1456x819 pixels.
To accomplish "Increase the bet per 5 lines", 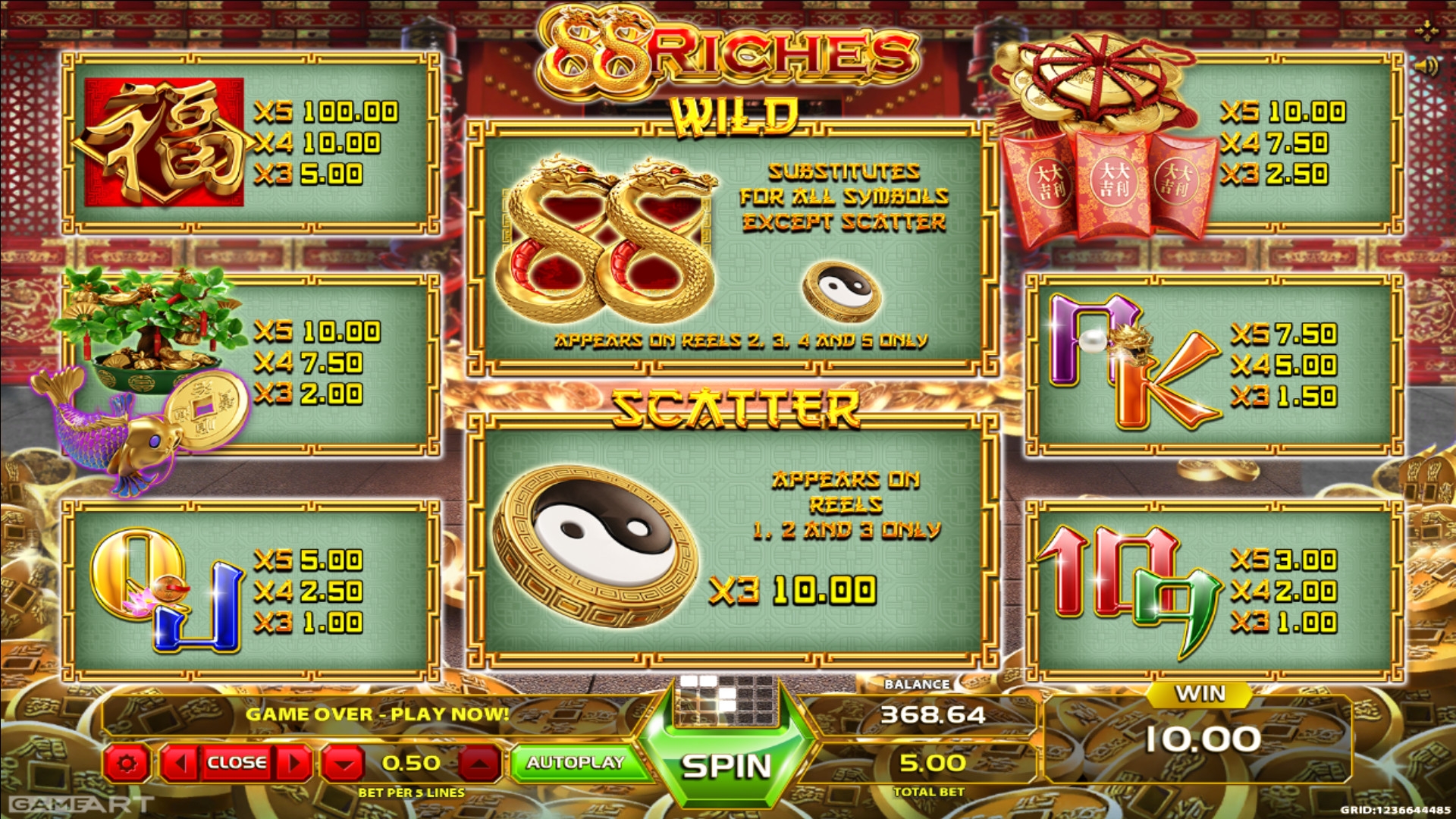I will [479, 764].
